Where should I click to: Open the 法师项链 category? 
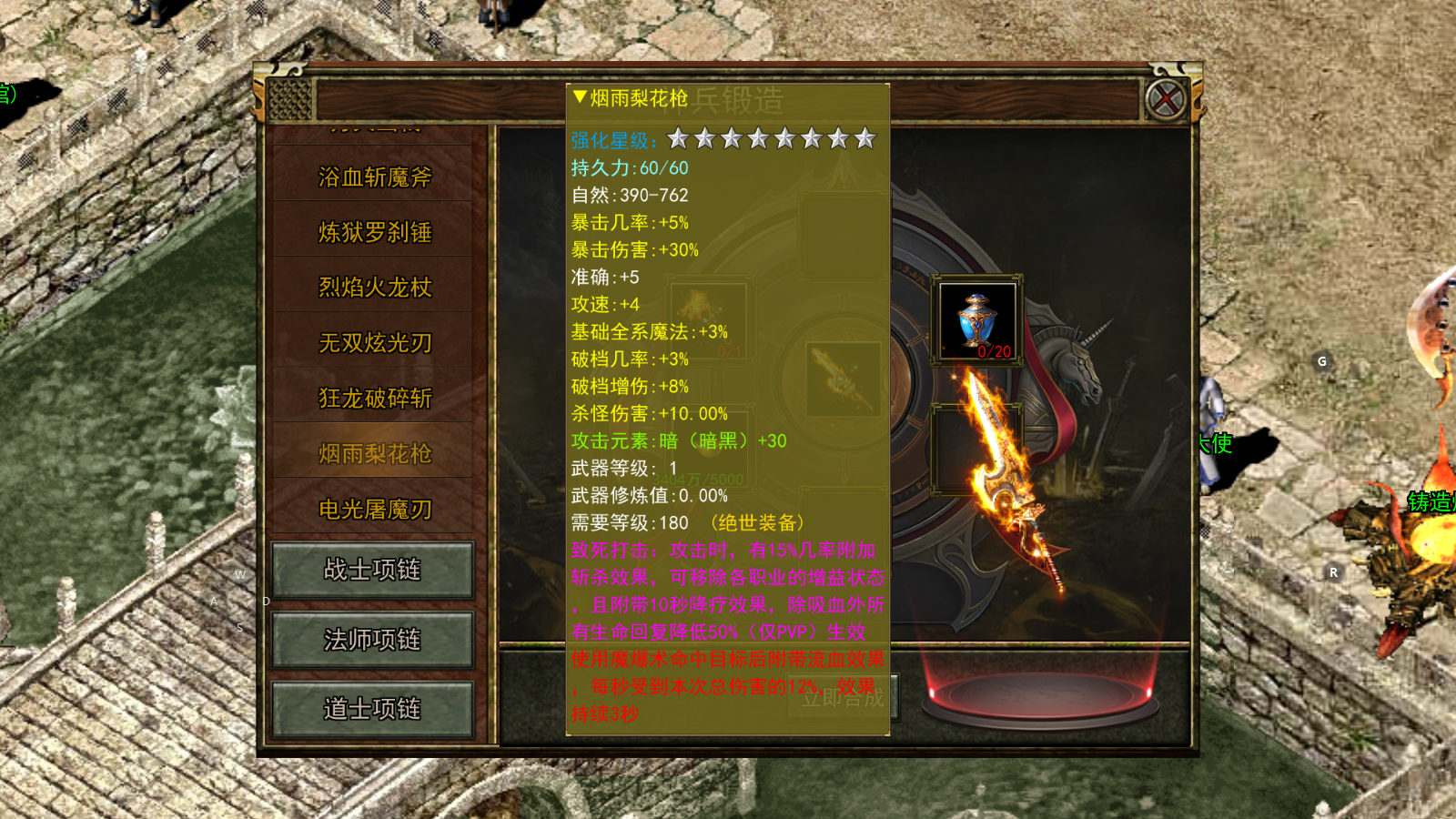[x=372, y=641]
